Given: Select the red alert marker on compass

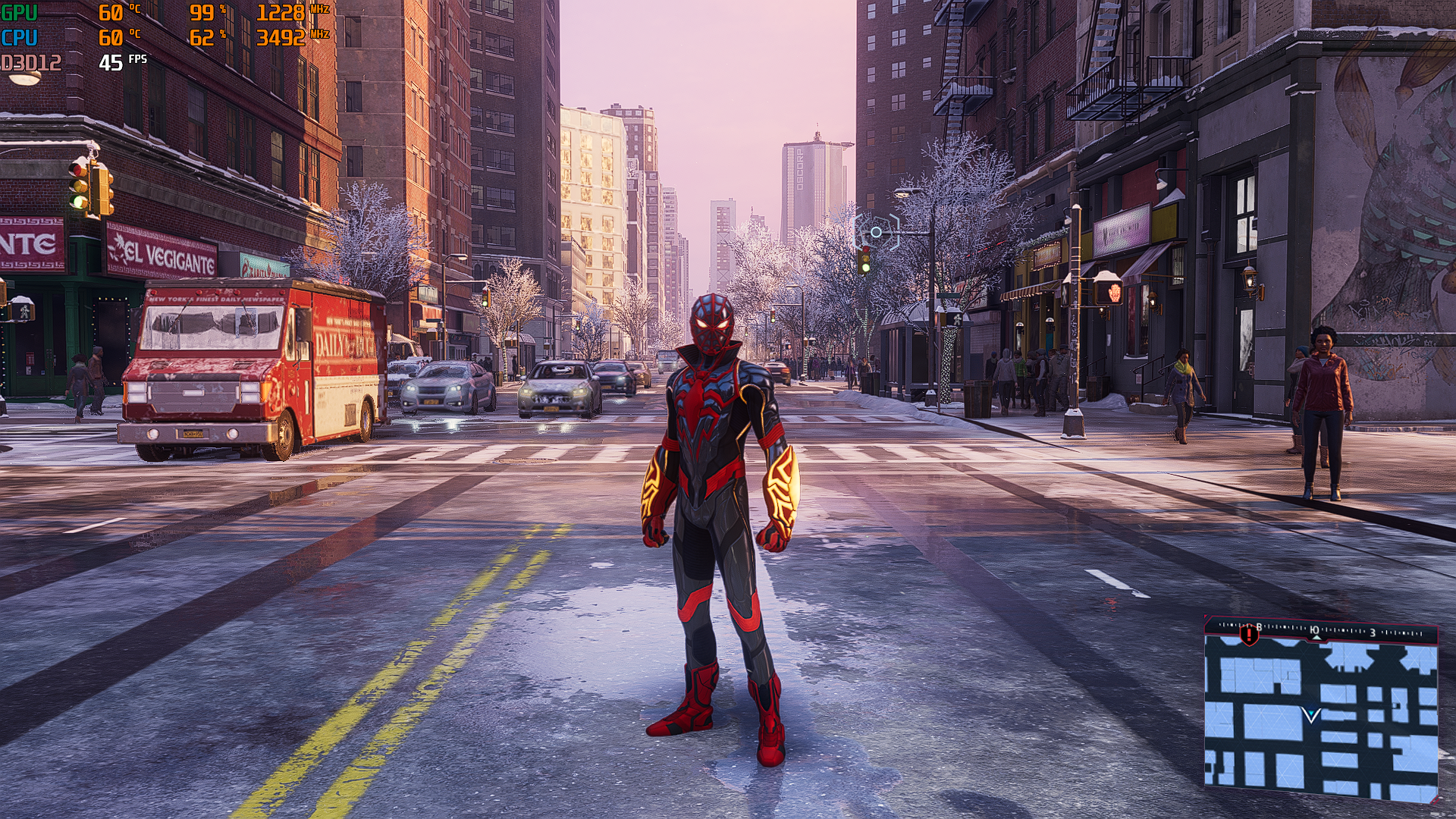Looking at the screenshot, I should point(1248,634).
